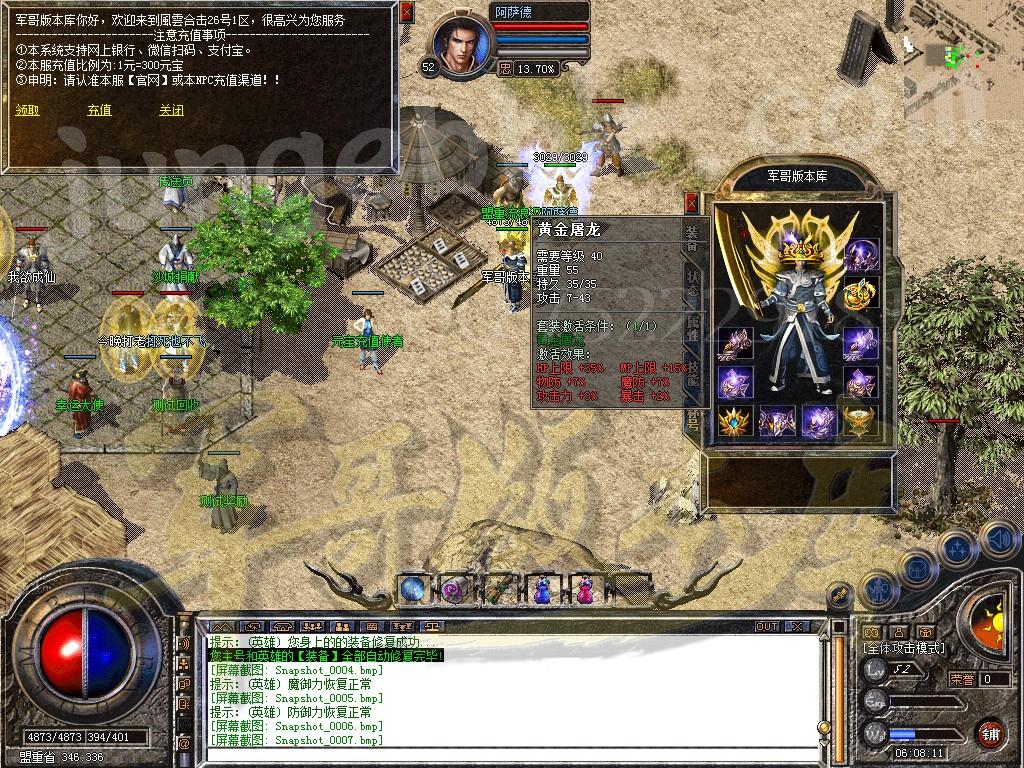
Task: Toggle the 全体攻击模式 attack mode label
Action: click(904, 648)
